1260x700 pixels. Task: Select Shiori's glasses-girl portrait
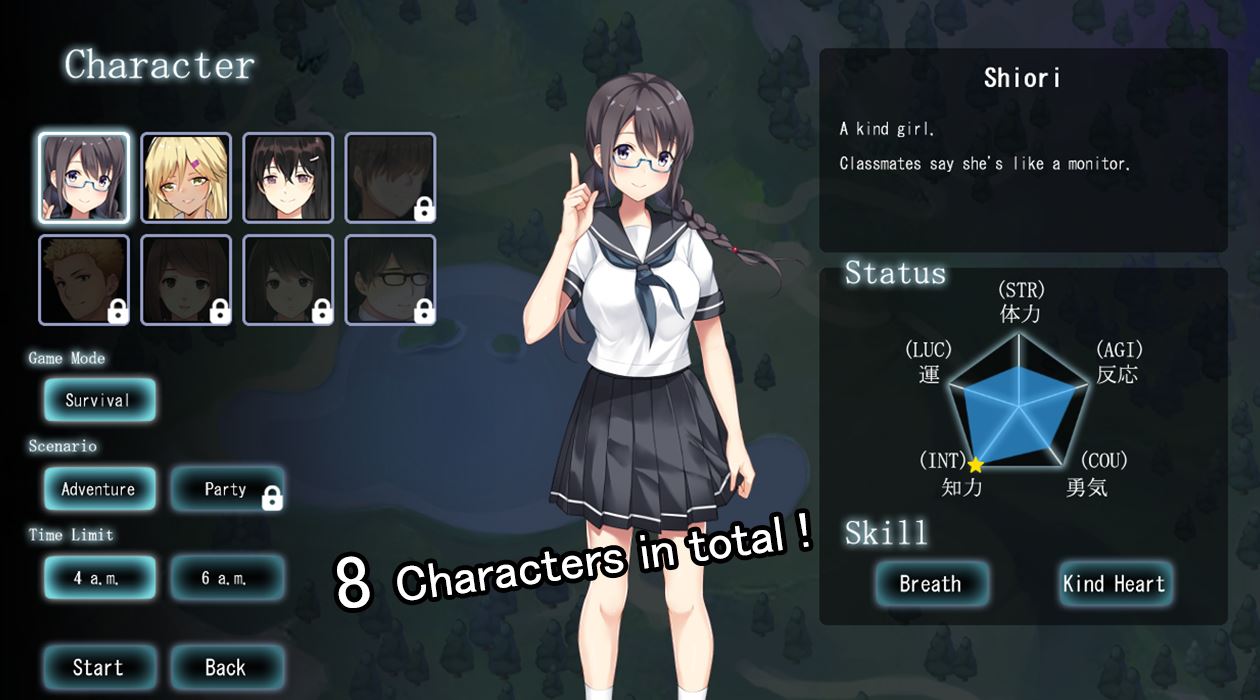point(84,178)
